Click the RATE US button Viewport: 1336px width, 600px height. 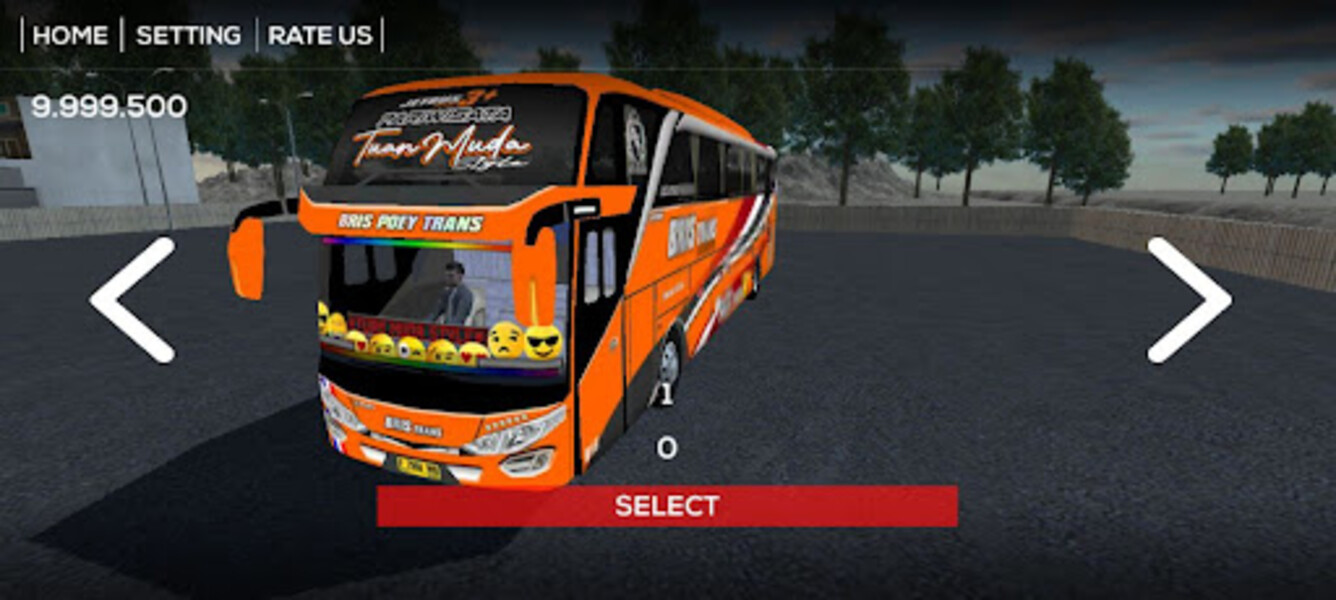click(320, 35)
